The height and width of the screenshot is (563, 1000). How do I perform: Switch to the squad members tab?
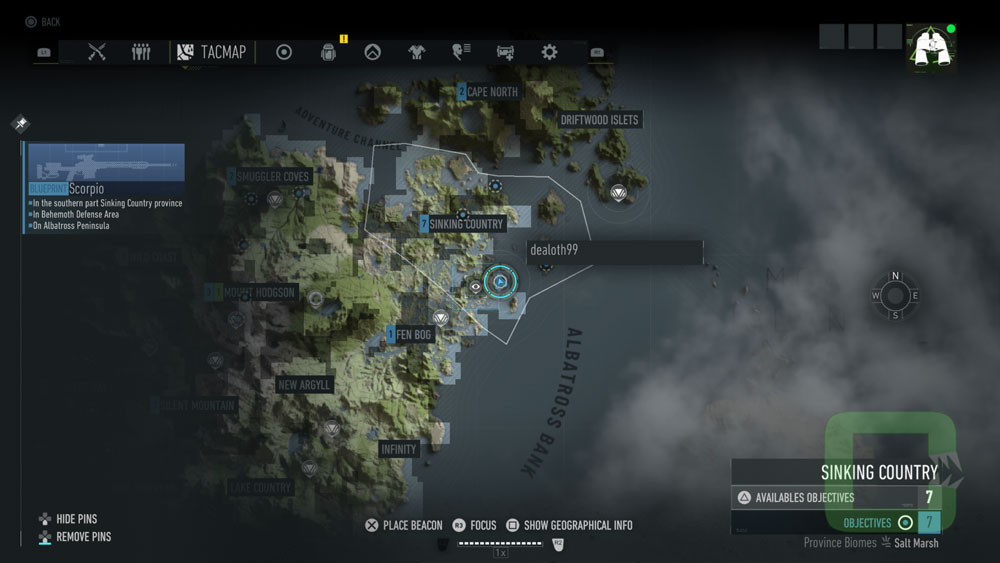click(141, 52)
